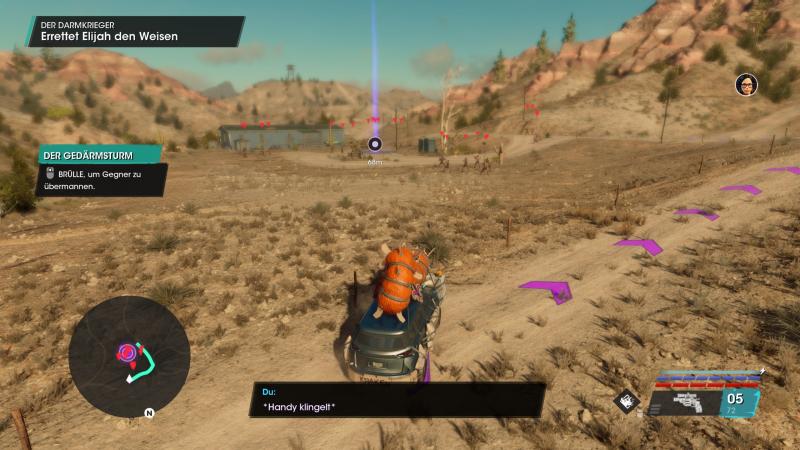Open the circular minimap
This screenshot has height=450, width=800.
129,357
